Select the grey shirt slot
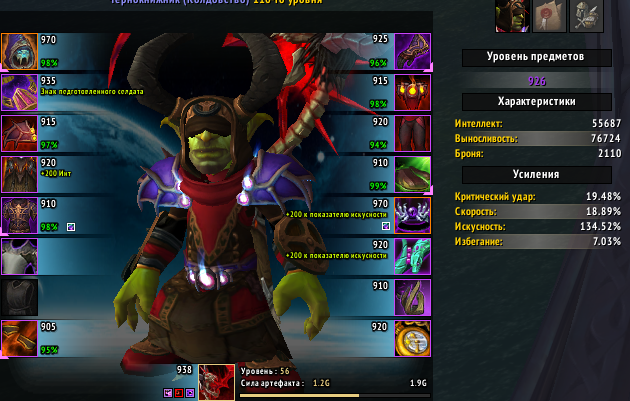This screenshot has height=401, width=630. coord(19,256)
